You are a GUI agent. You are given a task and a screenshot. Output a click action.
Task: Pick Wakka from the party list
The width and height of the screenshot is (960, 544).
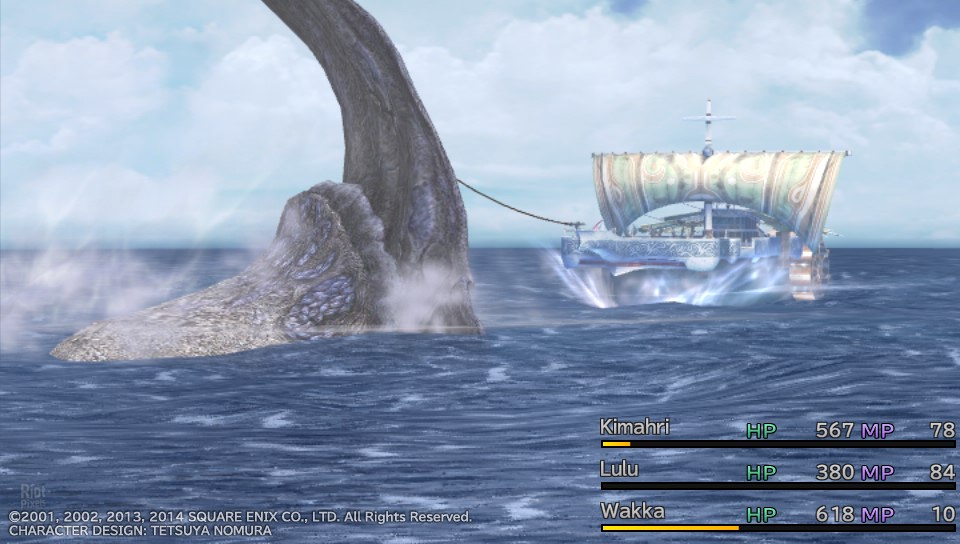point(632,512)
